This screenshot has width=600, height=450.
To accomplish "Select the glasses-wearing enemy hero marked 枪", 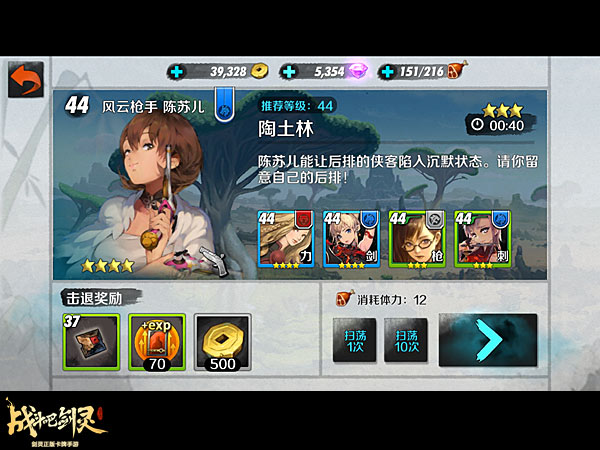I will pyautogui.click(x=416, y=239).
